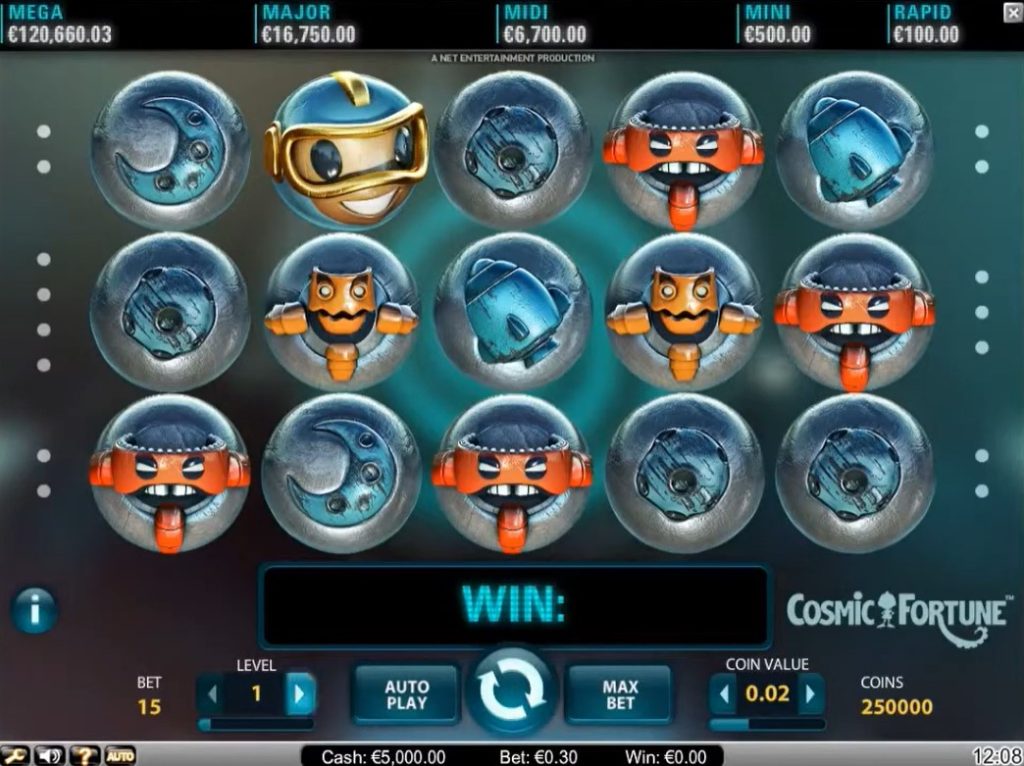Click the small AUTO icon in the bottom bar
The height and width of the screenshot is (766, 1024).
119,756
